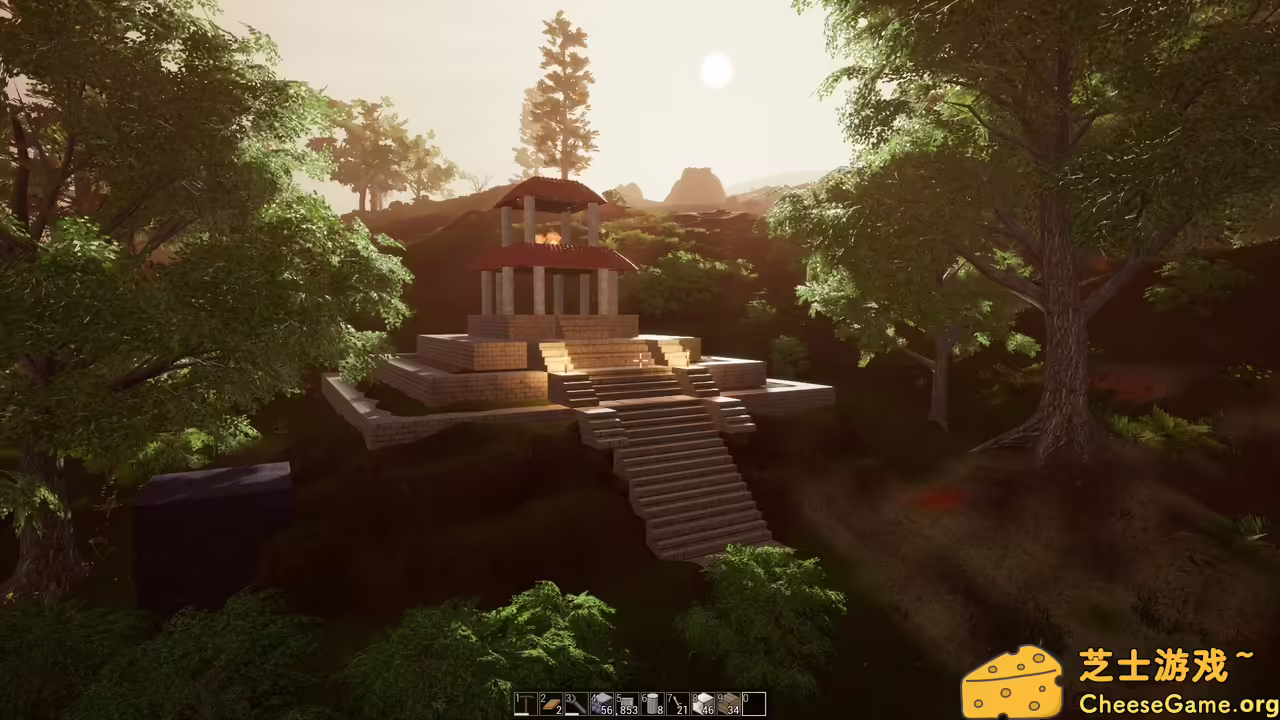Select the hammer tool in hotbar slot 1

[526, 705]
